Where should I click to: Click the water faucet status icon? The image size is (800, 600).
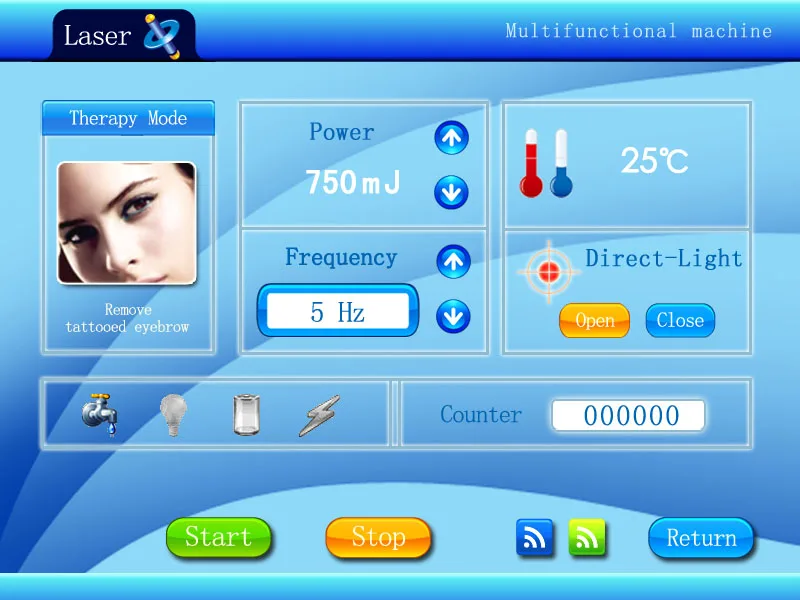point(100,414)
